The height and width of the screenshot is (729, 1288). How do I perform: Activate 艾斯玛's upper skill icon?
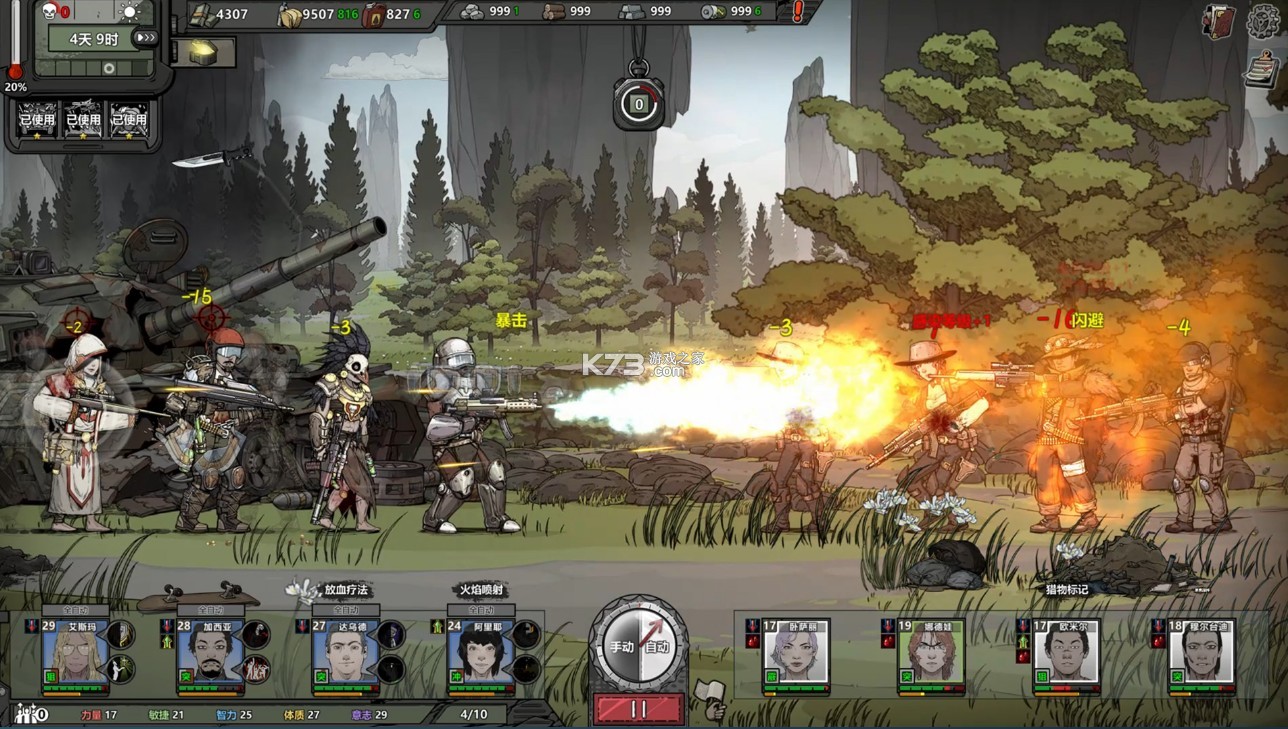[121, 634]
